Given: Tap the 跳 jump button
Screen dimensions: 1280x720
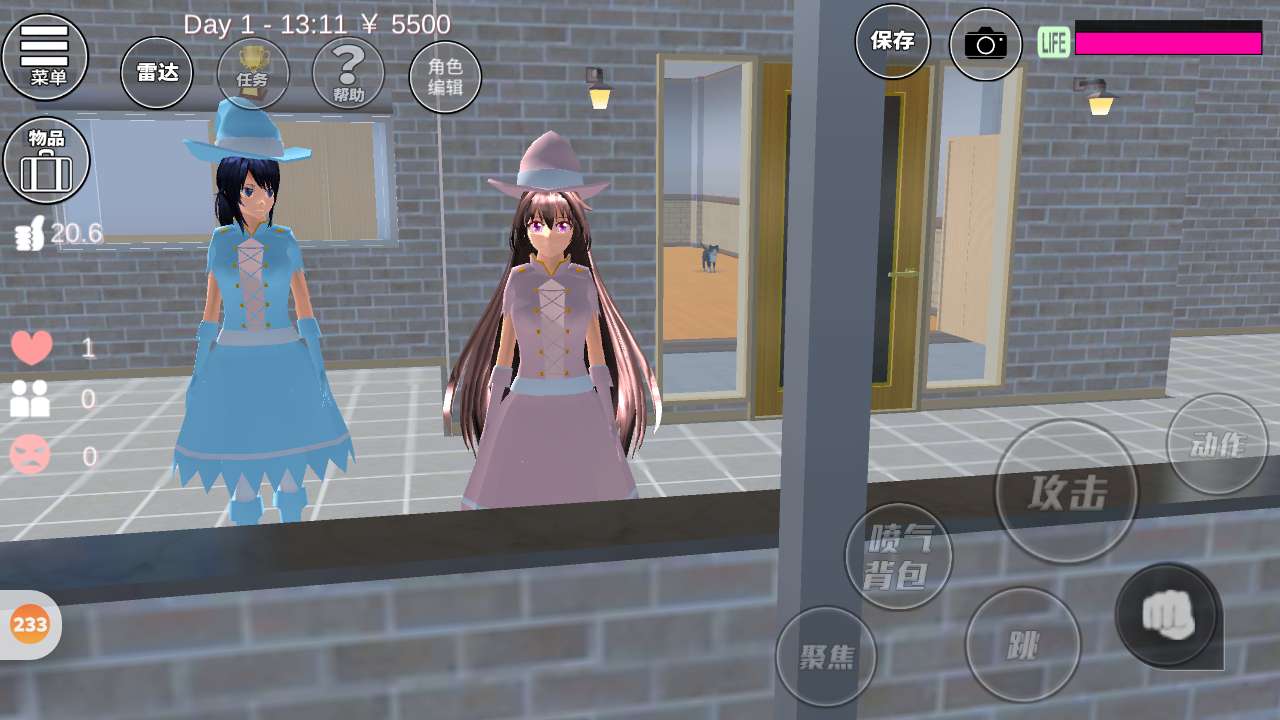Looking at the screenshot, I should point(1022,645).
